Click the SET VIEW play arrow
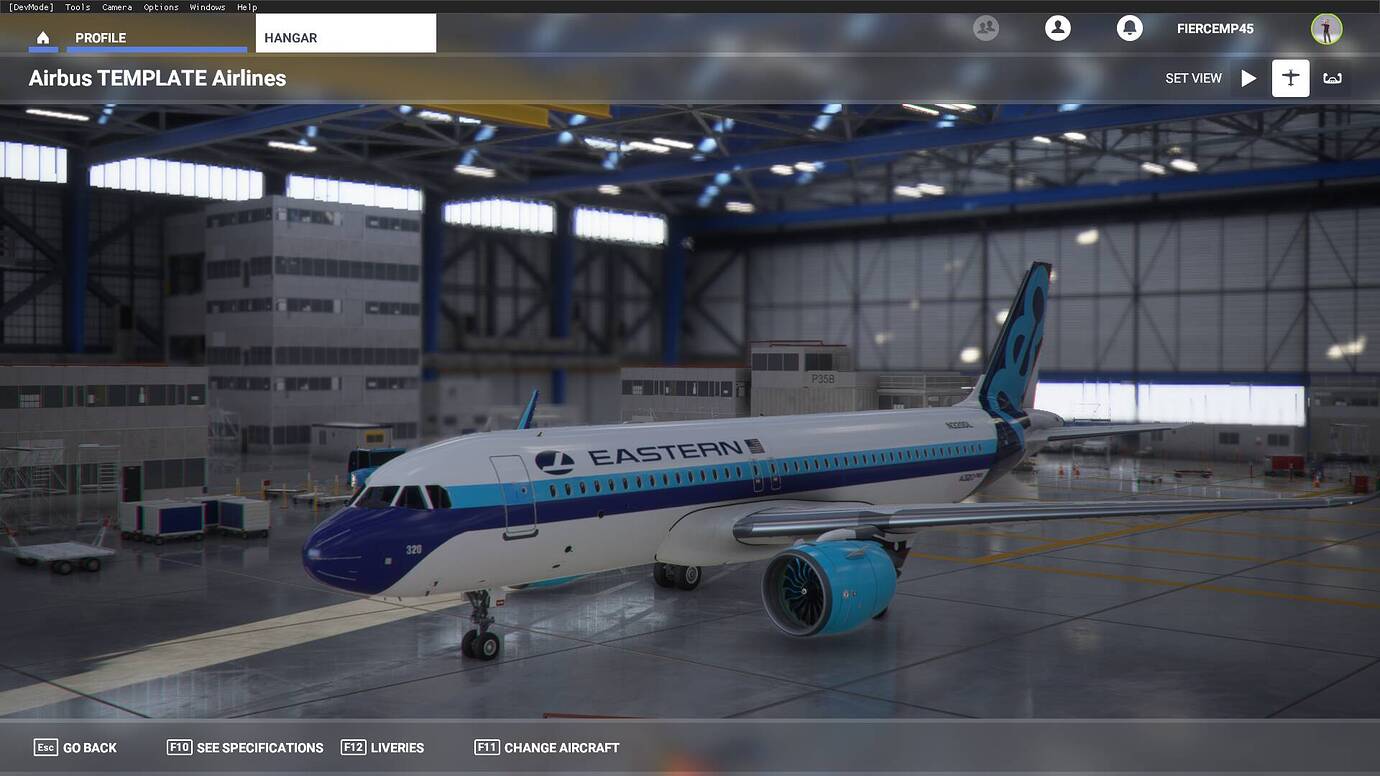The width and height of the screenshot is (1380, 776). click(1248, 77)
